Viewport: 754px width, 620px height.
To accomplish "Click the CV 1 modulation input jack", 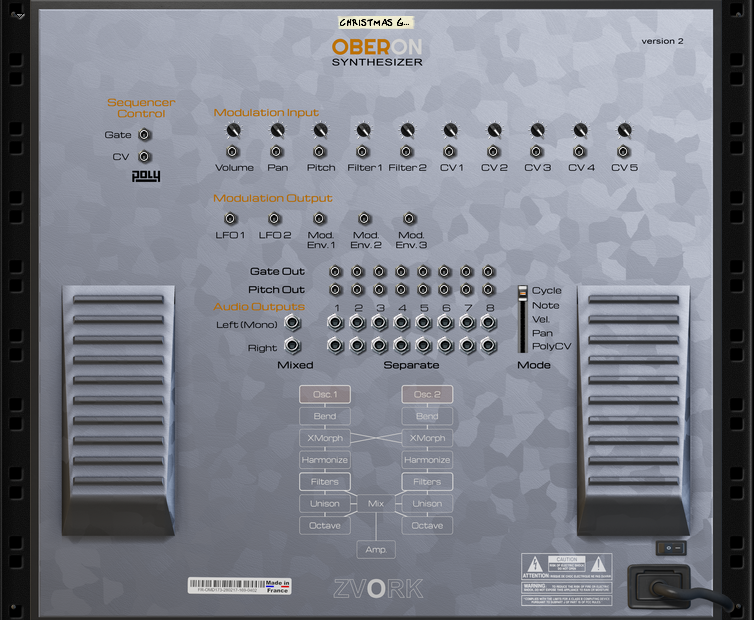I will tap(451, 151).
